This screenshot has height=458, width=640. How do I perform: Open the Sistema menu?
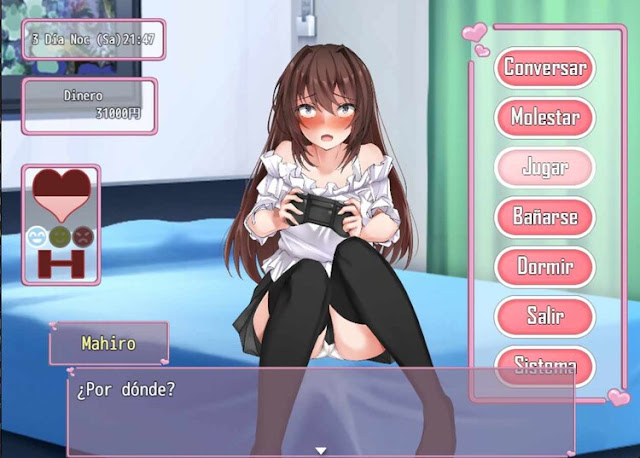click(x=545, y=364)
